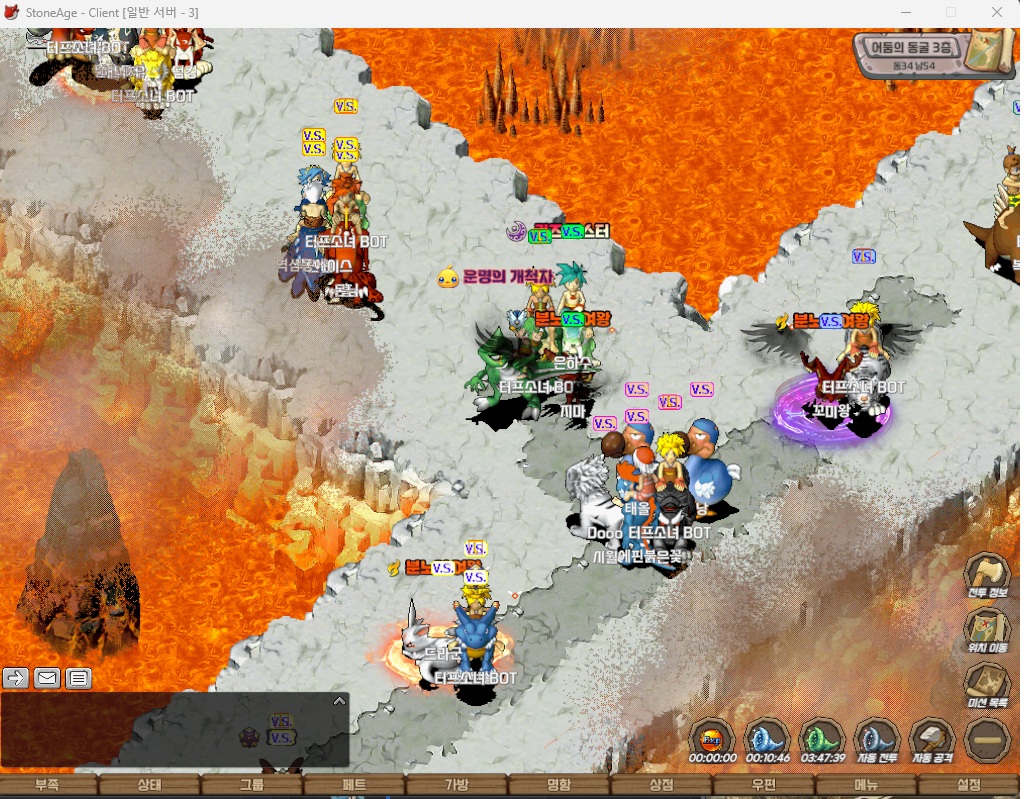Open the 메뉴 (menu) button
1029x799 pixels.
coord(866,786)
